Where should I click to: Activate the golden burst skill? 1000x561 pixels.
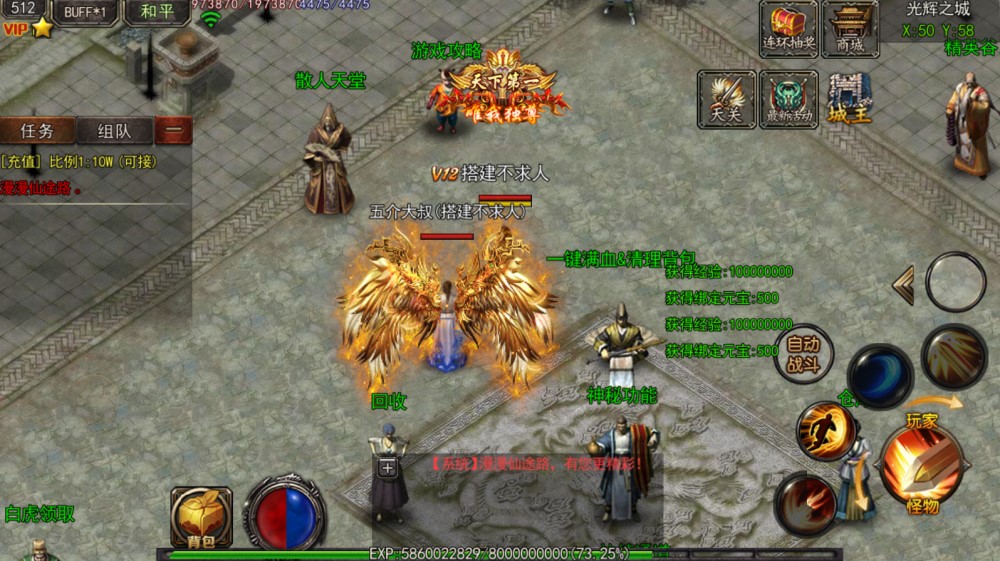953,356
